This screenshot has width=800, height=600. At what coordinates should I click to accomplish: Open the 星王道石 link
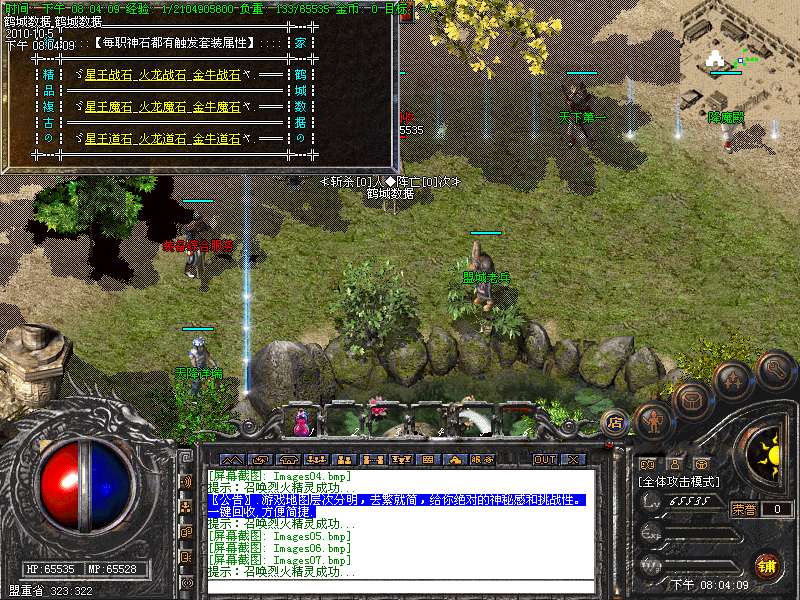click(x=109, y=138)
